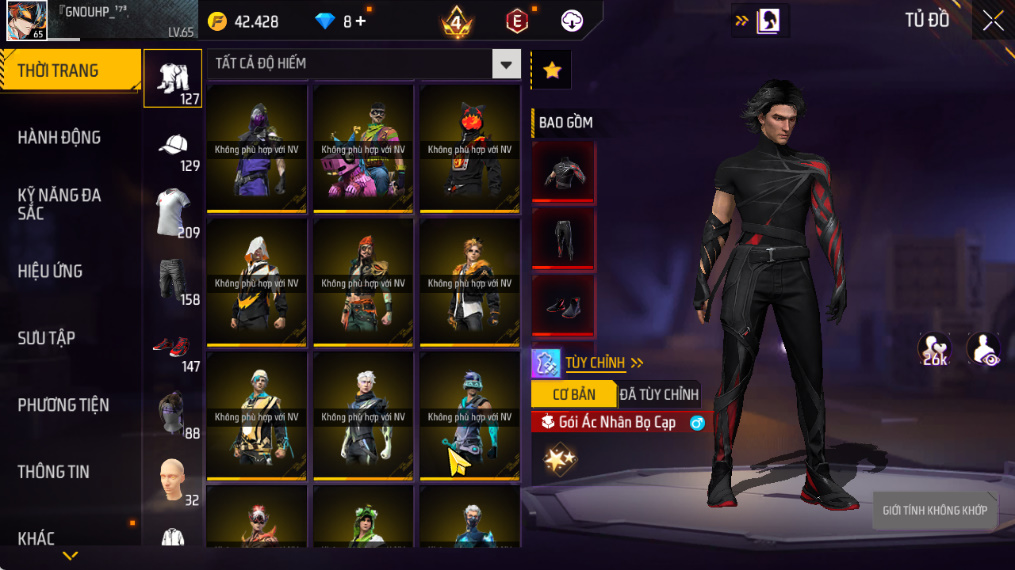Show the Thông Tin section

click(x=53, y=472)
